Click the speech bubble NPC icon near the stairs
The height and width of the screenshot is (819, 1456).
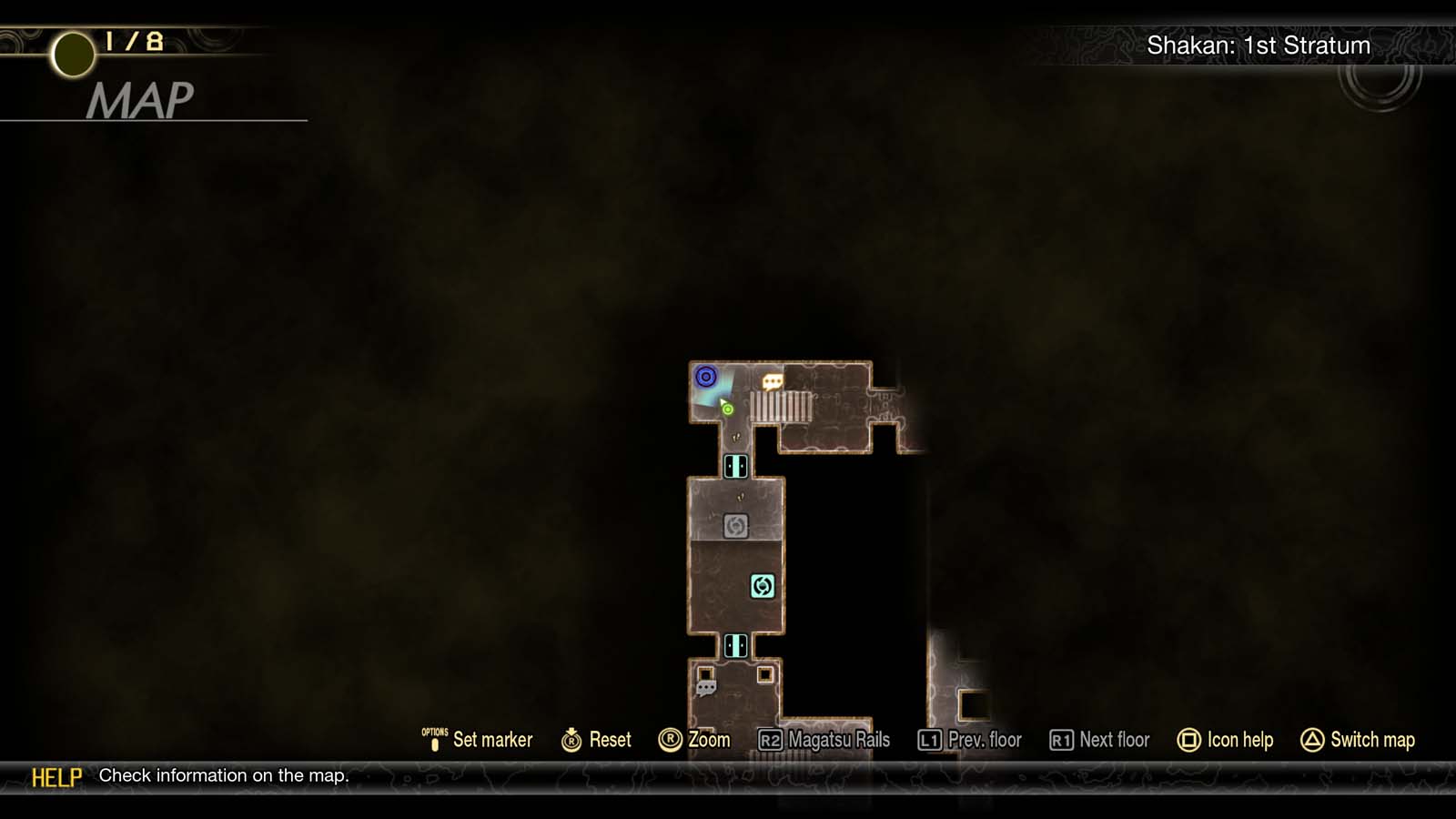click(773, 383)
